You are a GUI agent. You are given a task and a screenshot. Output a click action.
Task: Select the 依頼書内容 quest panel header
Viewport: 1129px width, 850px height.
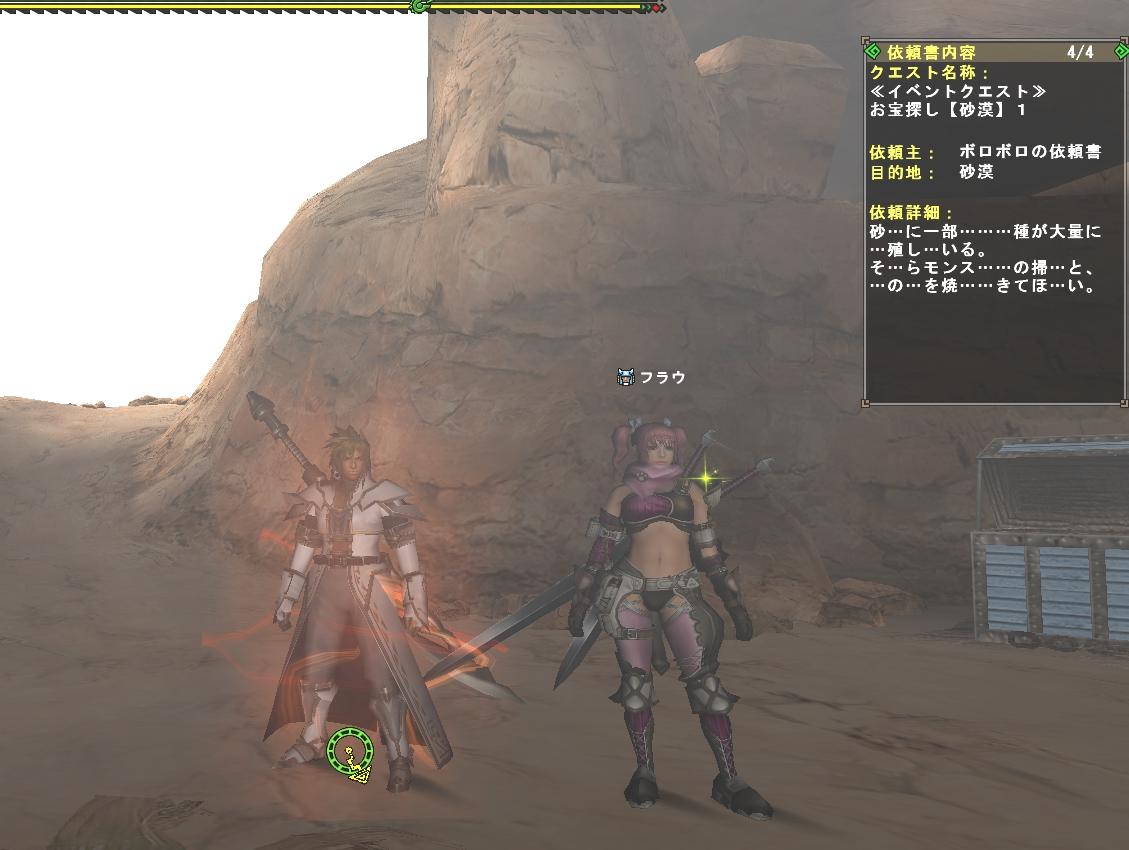(930, 52)
